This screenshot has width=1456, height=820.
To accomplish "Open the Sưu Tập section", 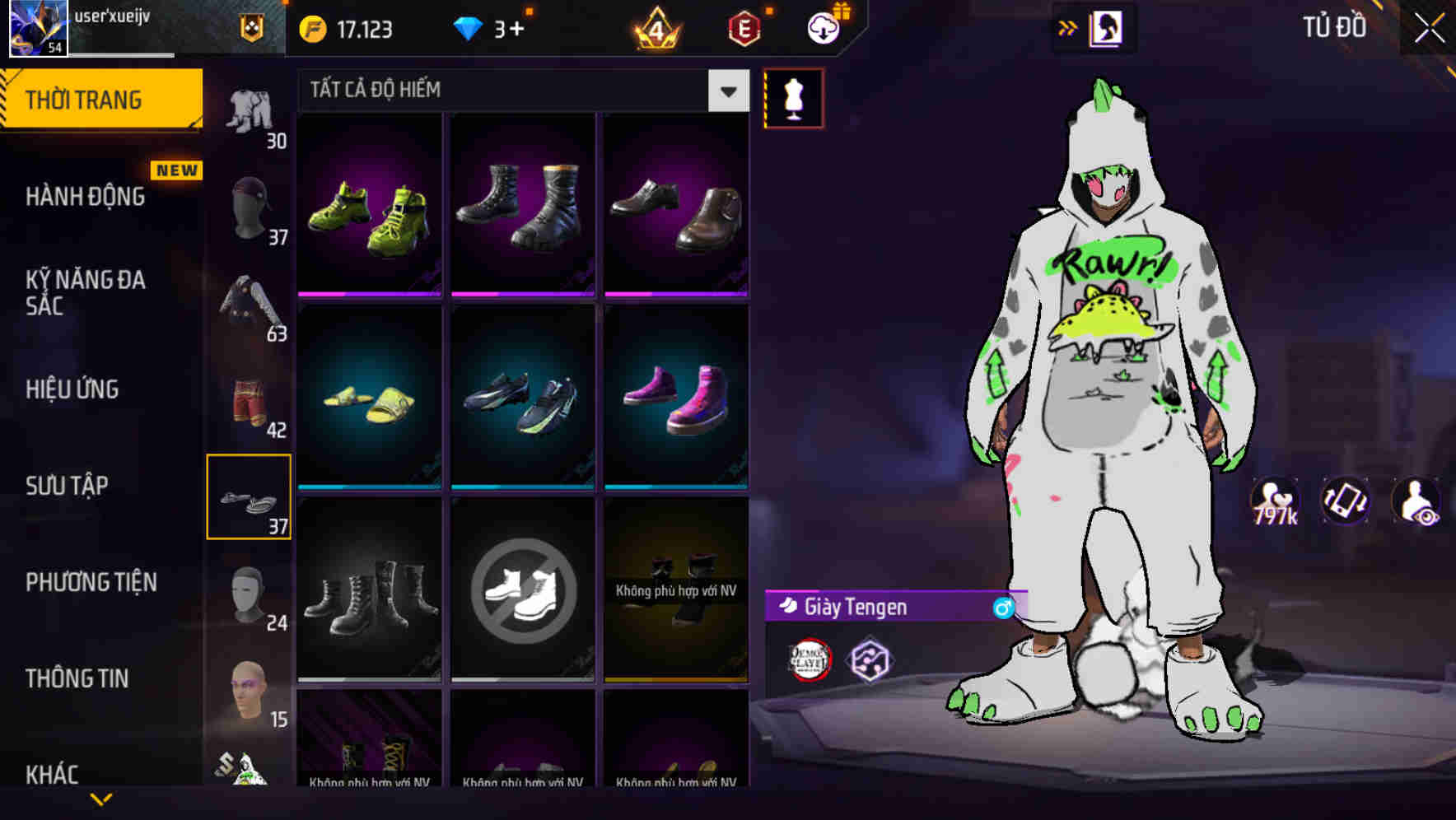I will tap(69, 486).
